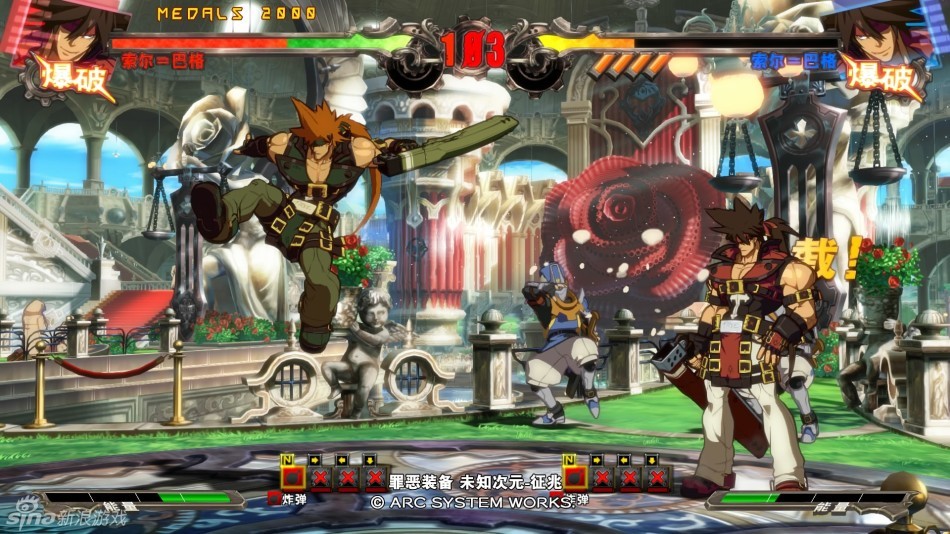The height and width of the screenshot is (534, 950).
Task: Activate the right player's 爆破 burst icon
Action: point(882,77)
